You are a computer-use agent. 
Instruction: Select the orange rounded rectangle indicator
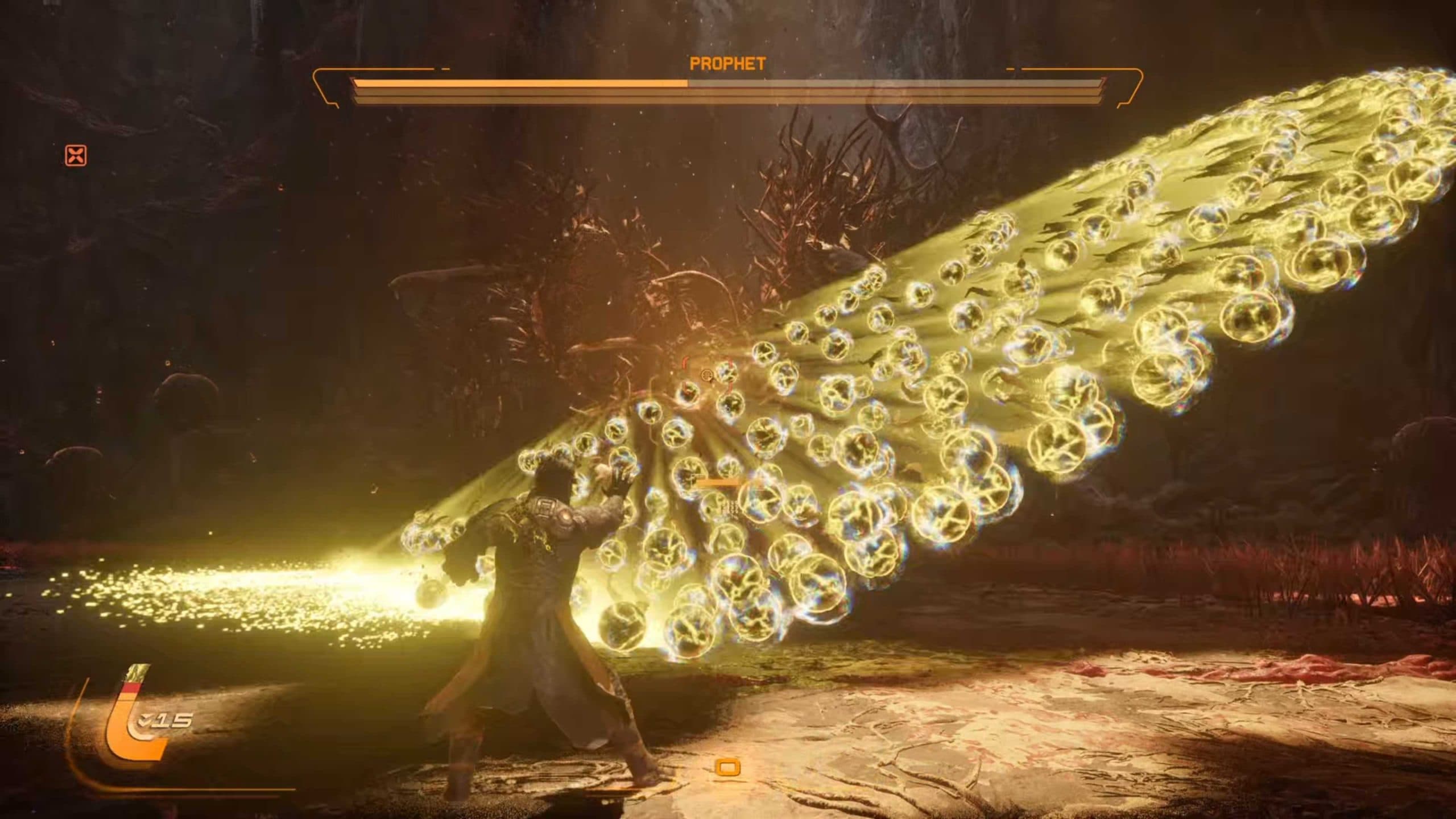tap(727, 767)
